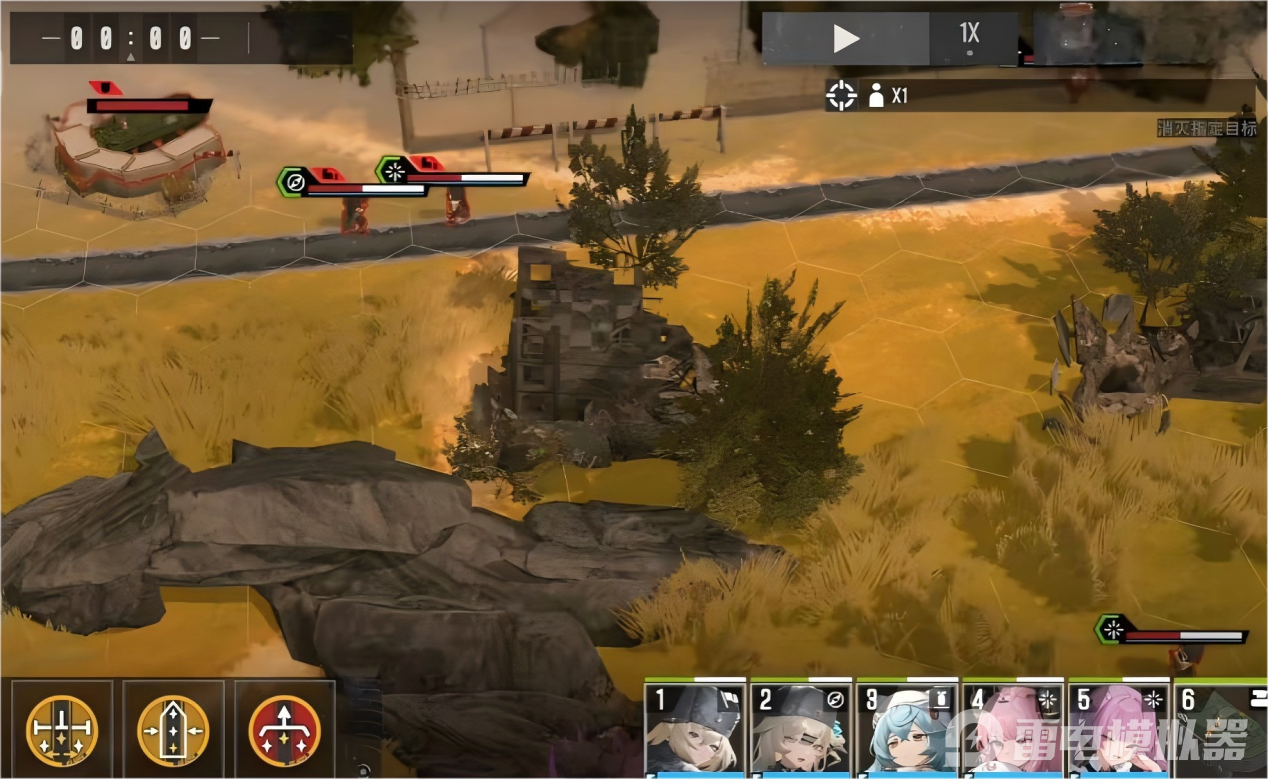
Task: Select unit card number 1
Action: click(x=695, y=730)
